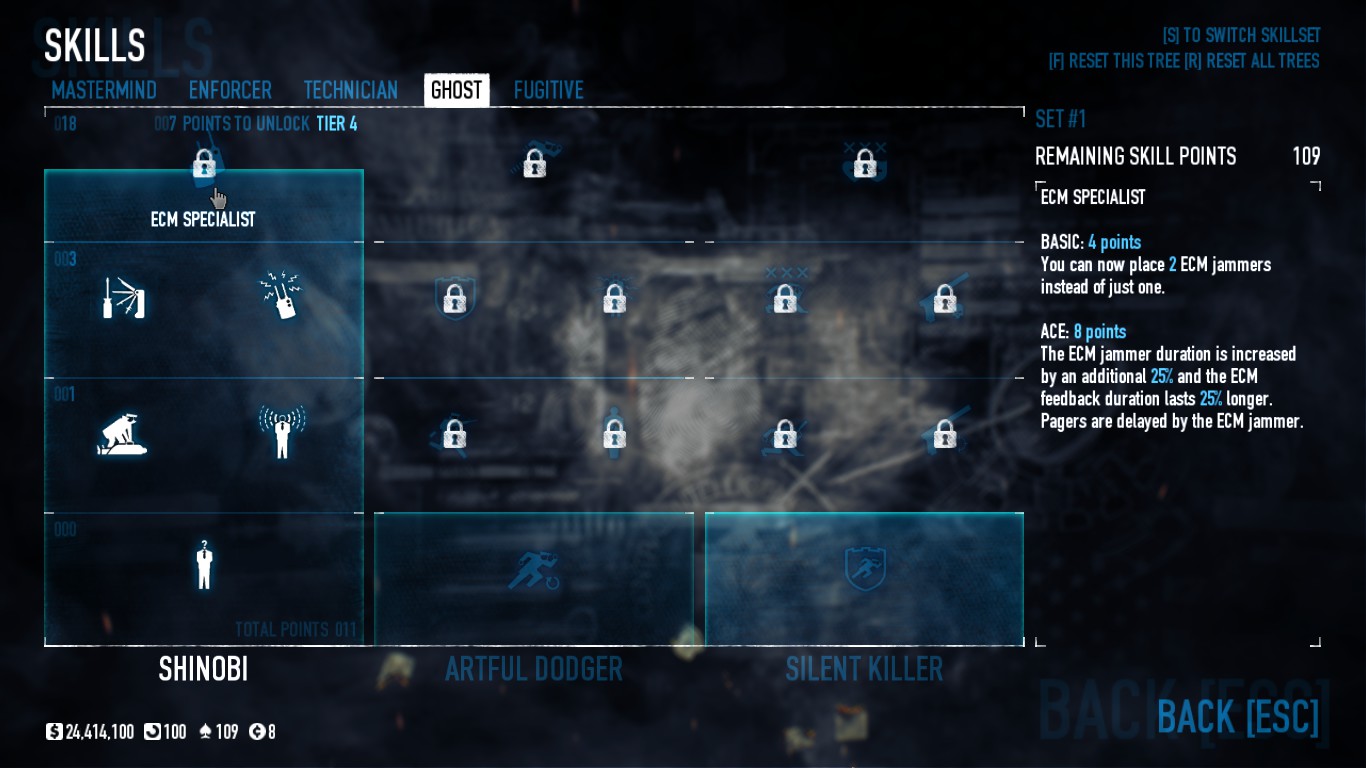Go back using the Back button
1366x768 pixels.
point(1237,717)
